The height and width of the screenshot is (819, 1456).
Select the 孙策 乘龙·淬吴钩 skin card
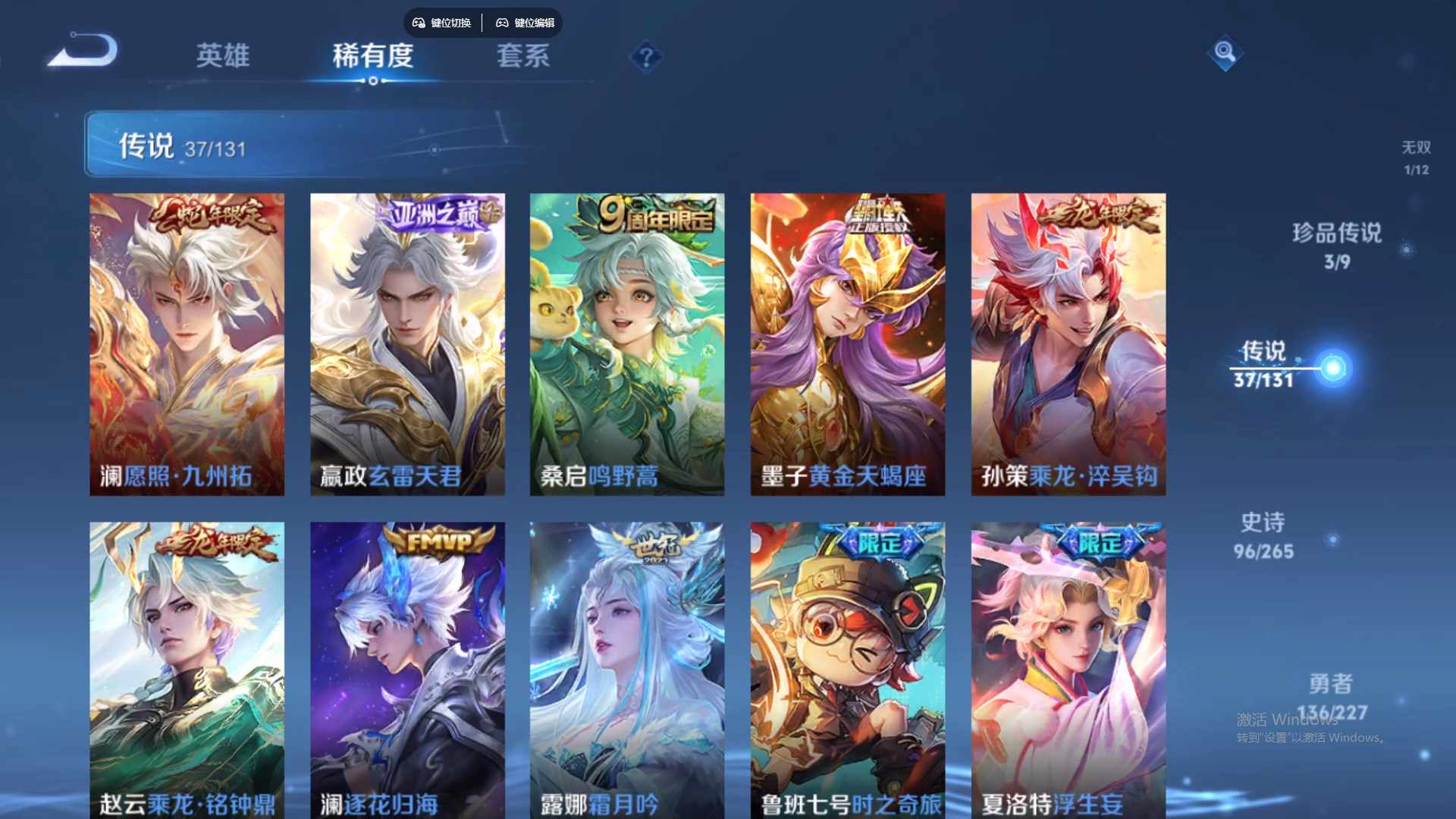click(1068, 344)
